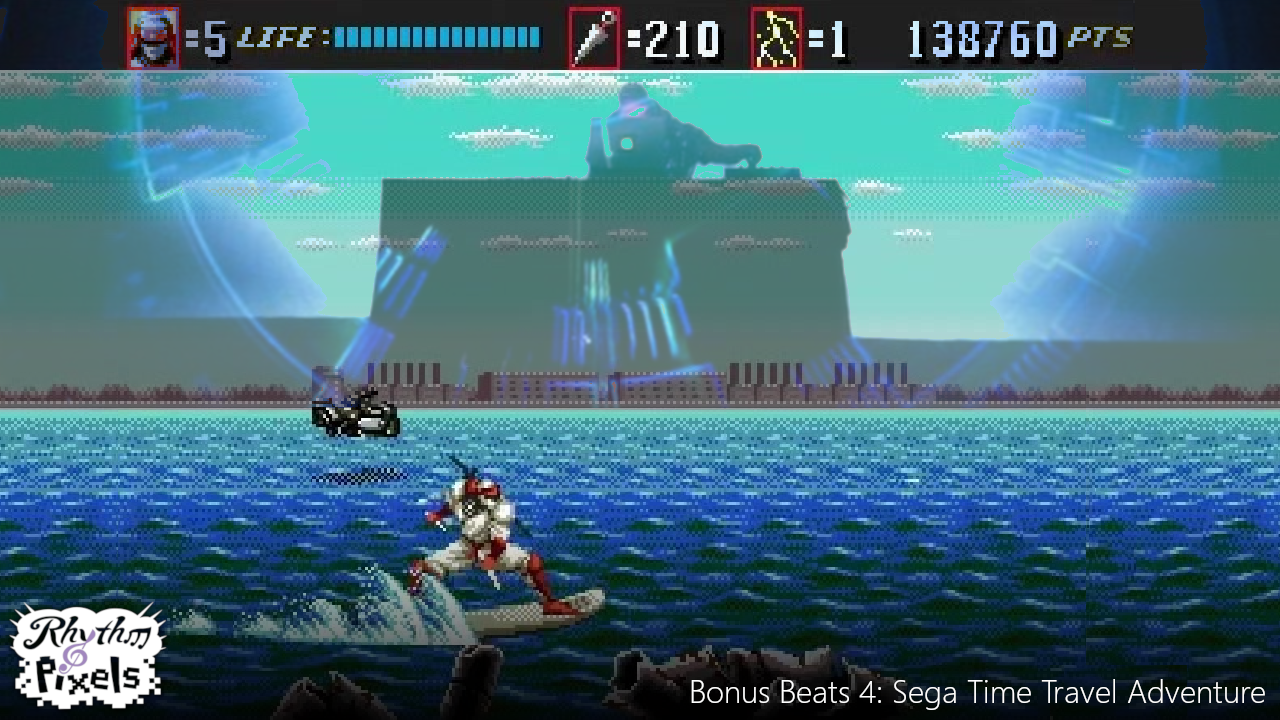Select the kunai shuriken ammo icon
Screen dimensions: 1280x720
pos(594,39)
